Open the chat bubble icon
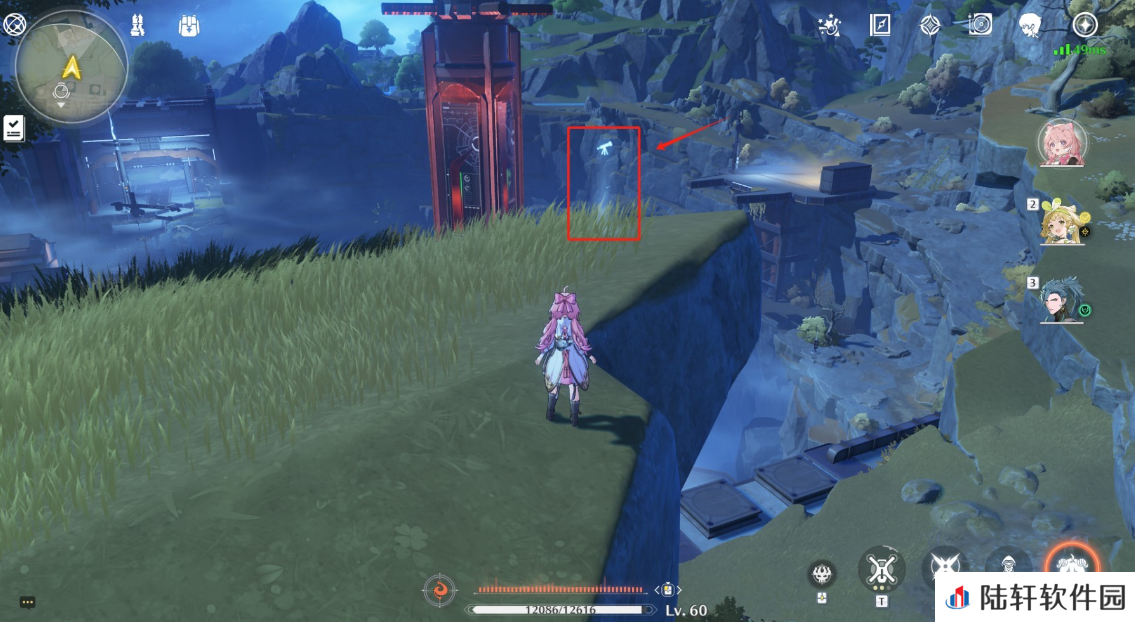This screenshot has width=1135, height=622. (28, 602)
